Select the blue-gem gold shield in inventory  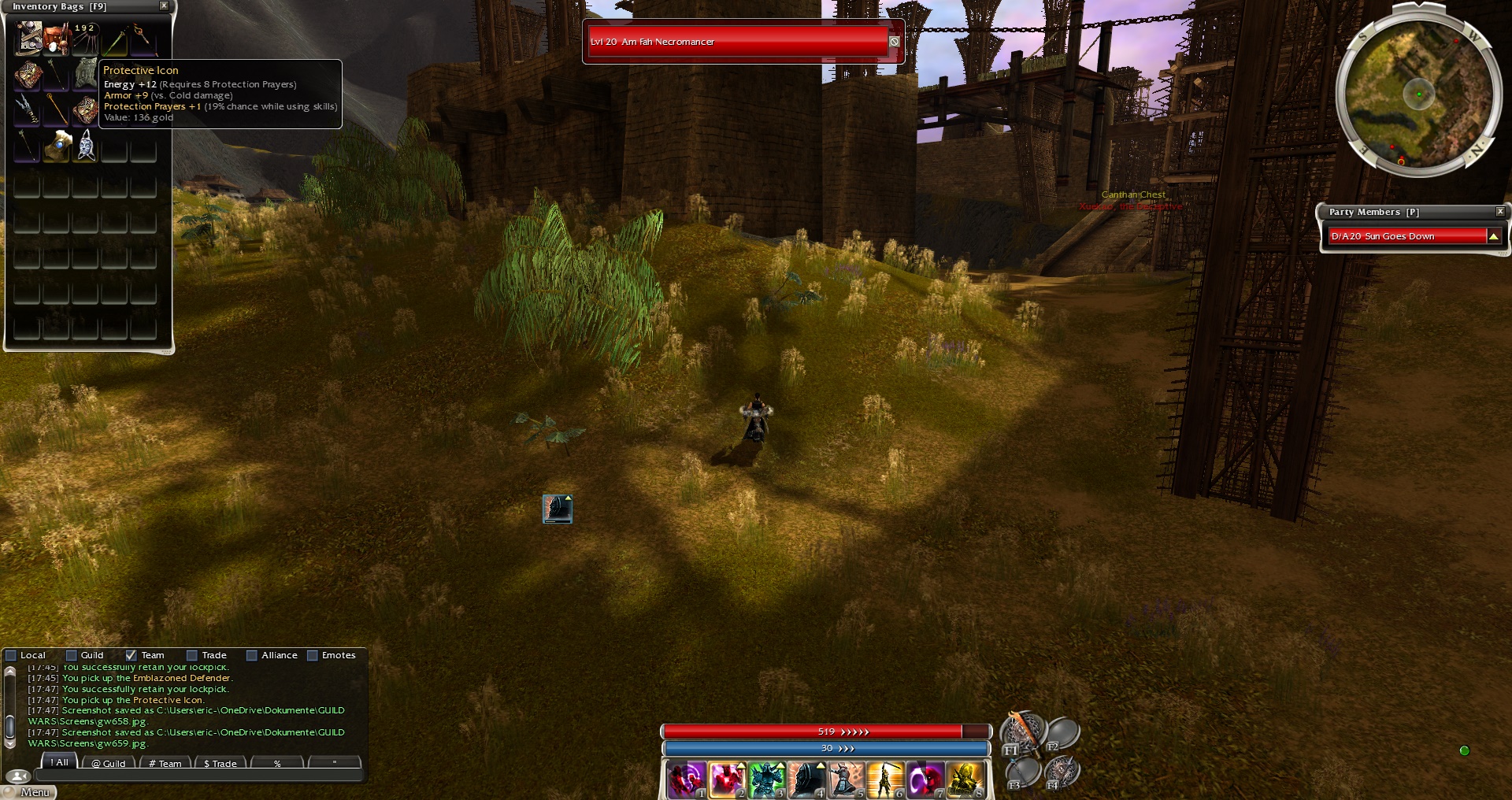[x=57, y=146]
